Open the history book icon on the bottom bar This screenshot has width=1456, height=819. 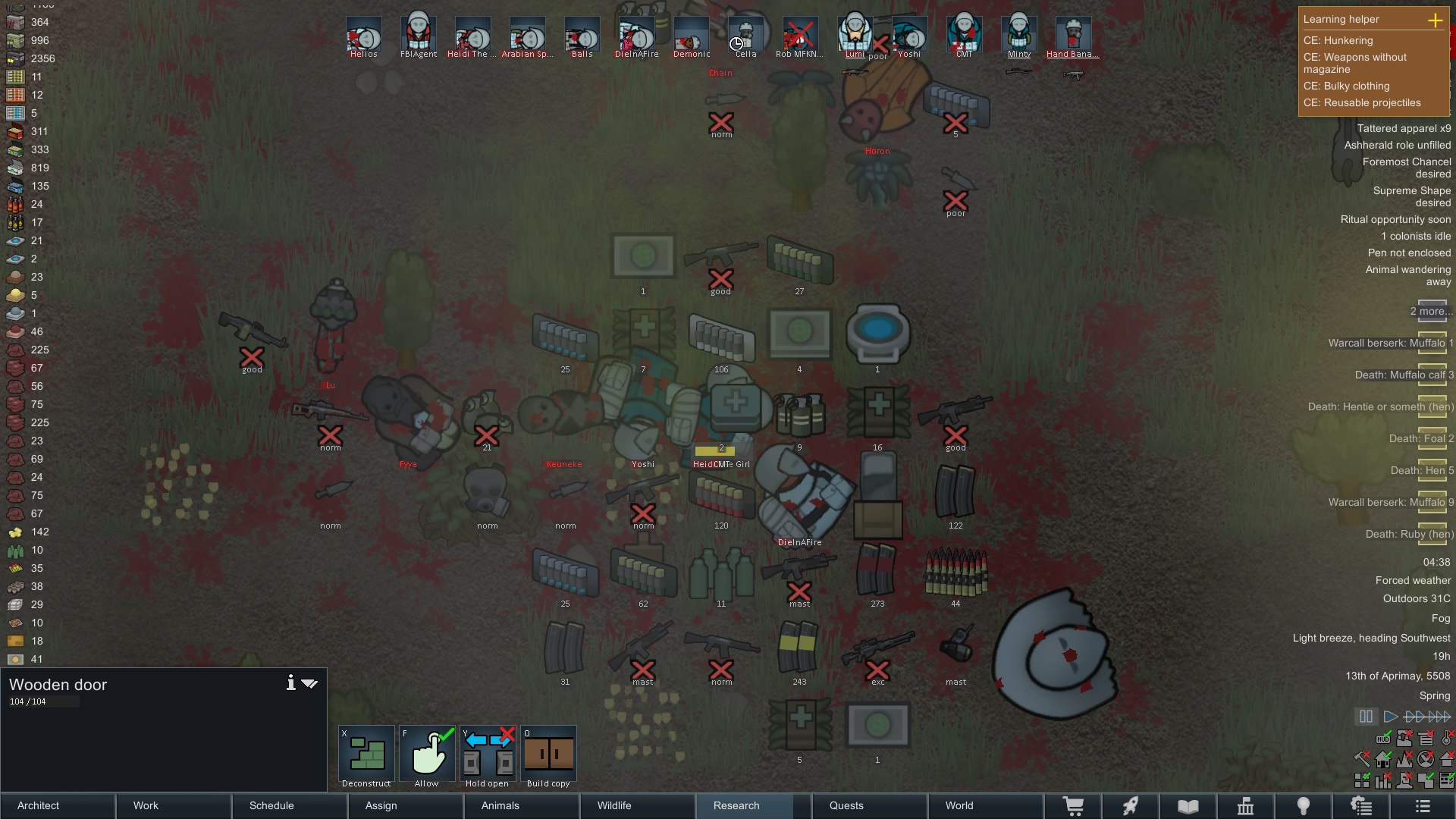pos(1188,805)
